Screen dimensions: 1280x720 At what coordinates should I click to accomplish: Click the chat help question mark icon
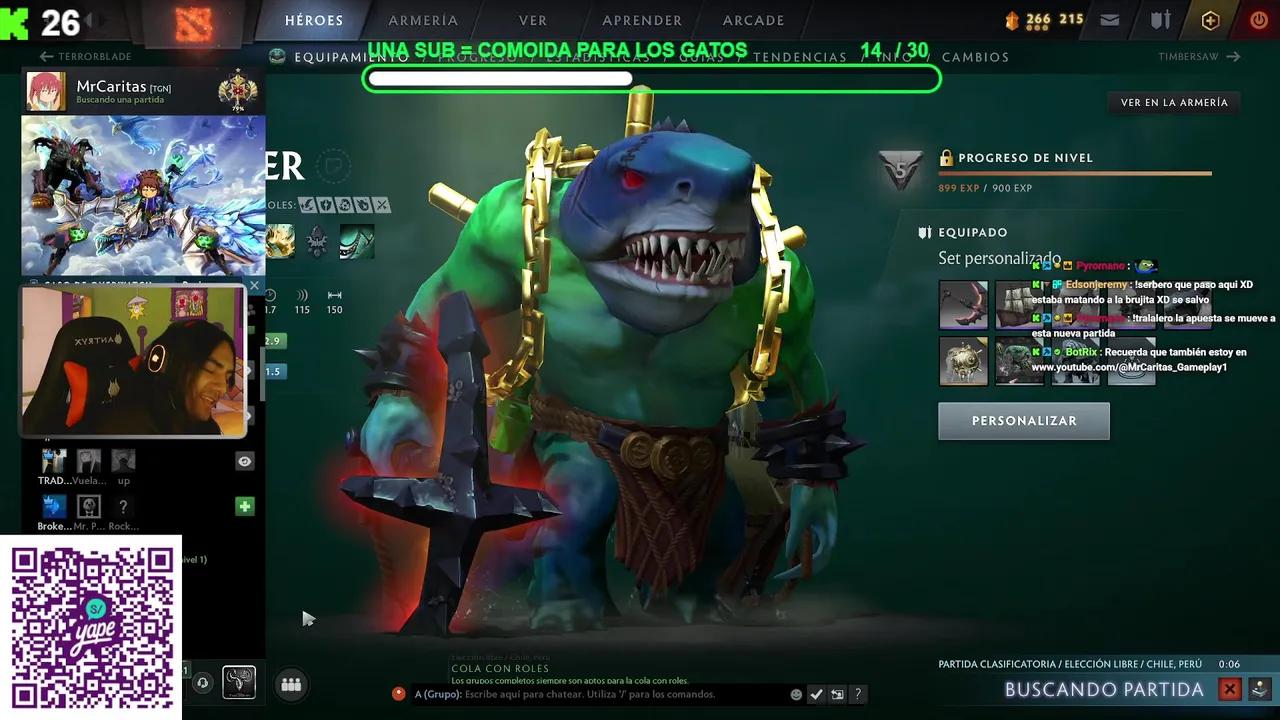857,693
